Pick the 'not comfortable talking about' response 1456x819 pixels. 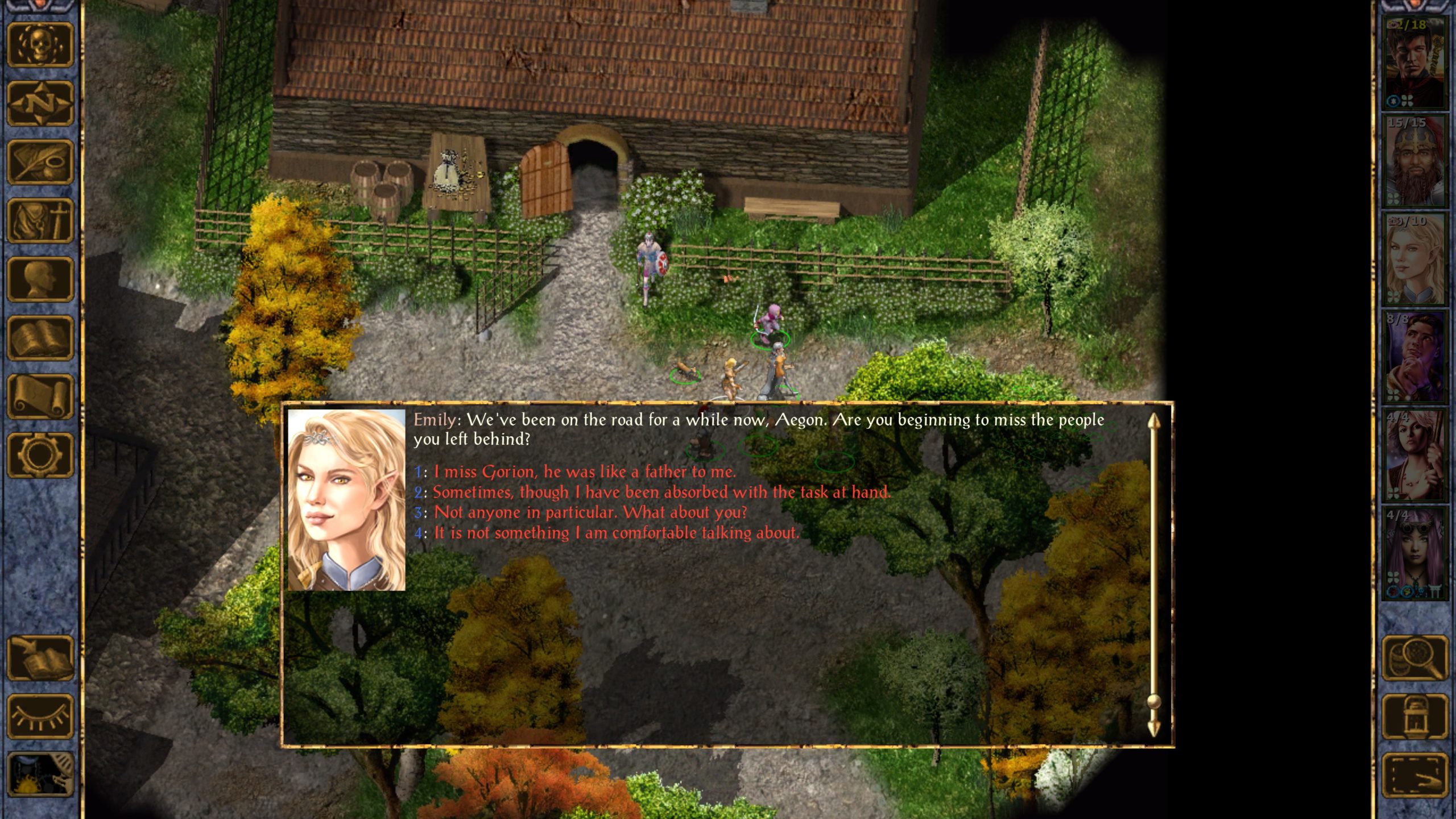click(617, 533)
